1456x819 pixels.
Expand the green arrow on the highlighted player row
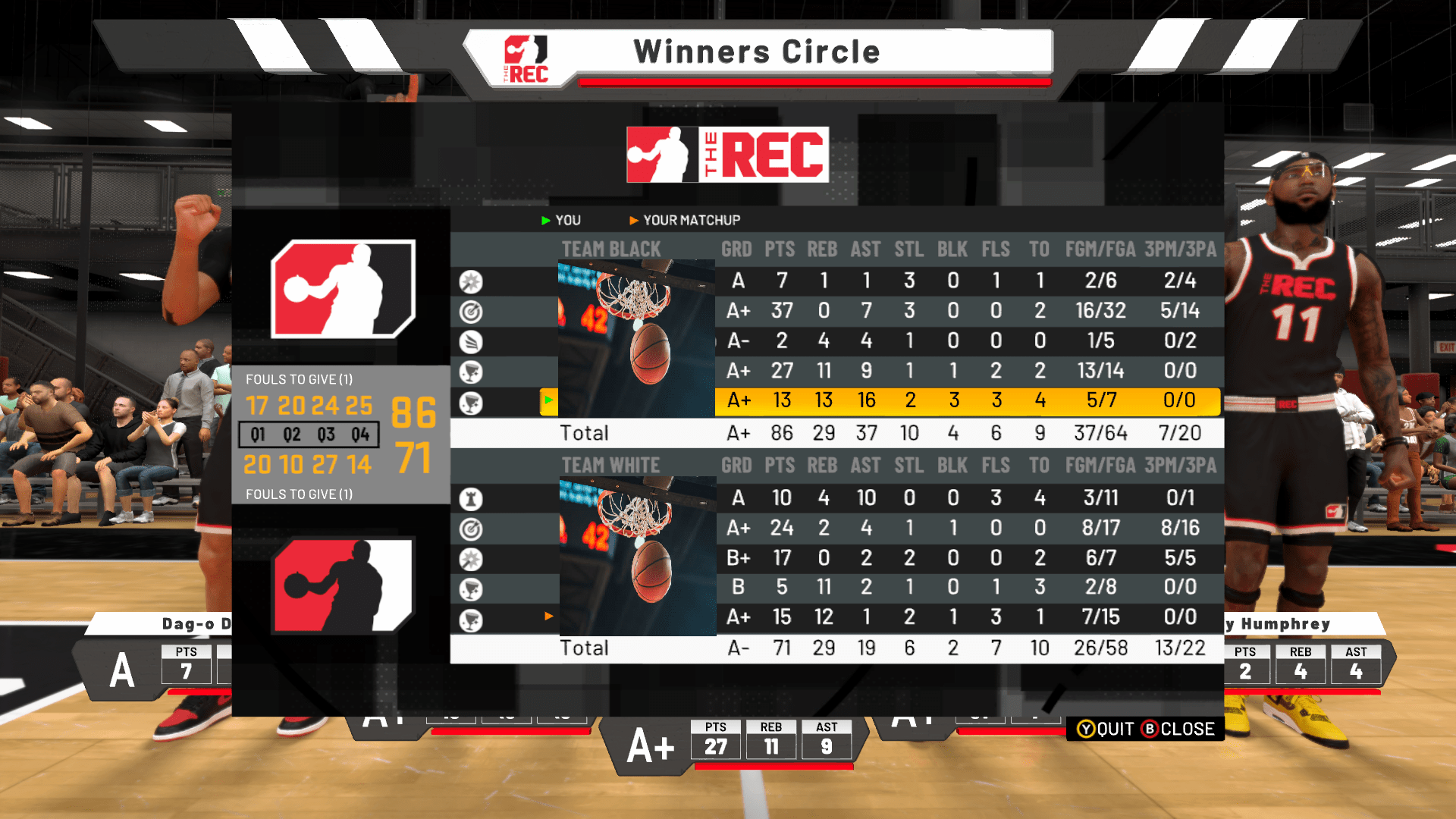548,401
